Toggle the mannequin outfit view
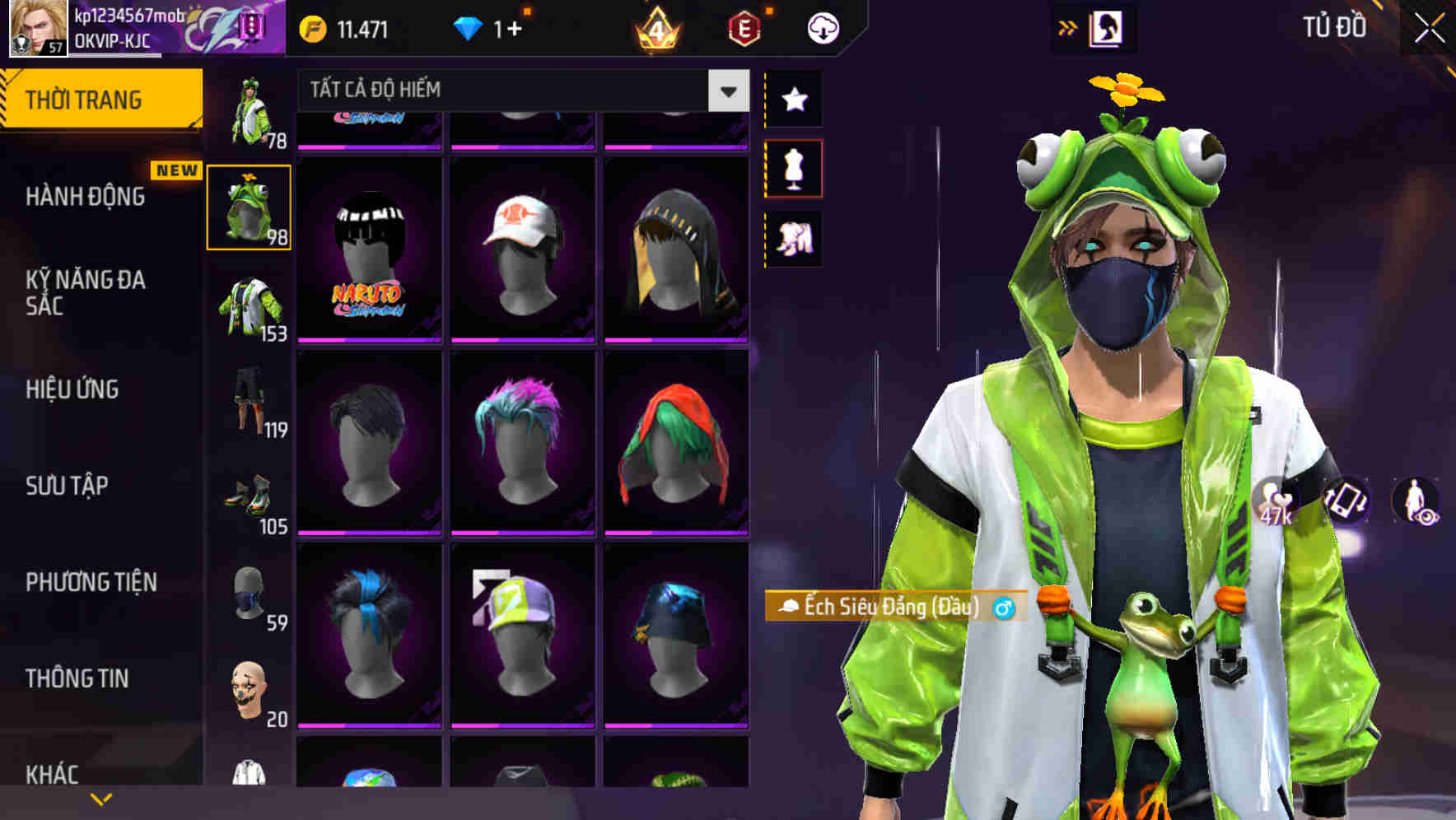The width and height of the screenshot is (1456, 820). click(x=795, y=168)
